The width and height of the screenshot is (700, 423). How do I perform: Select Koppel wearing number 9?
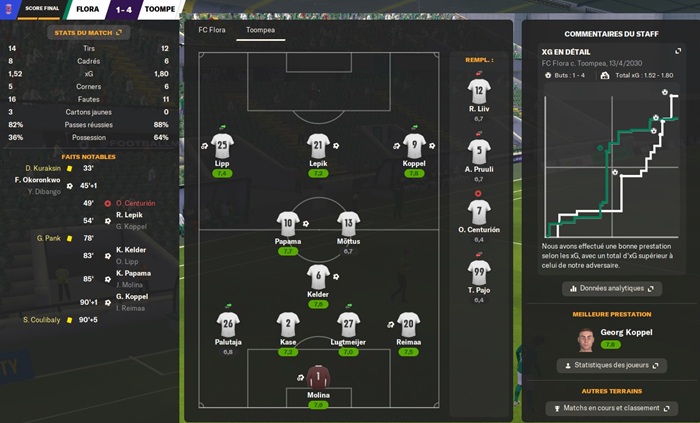click(413, 145)
